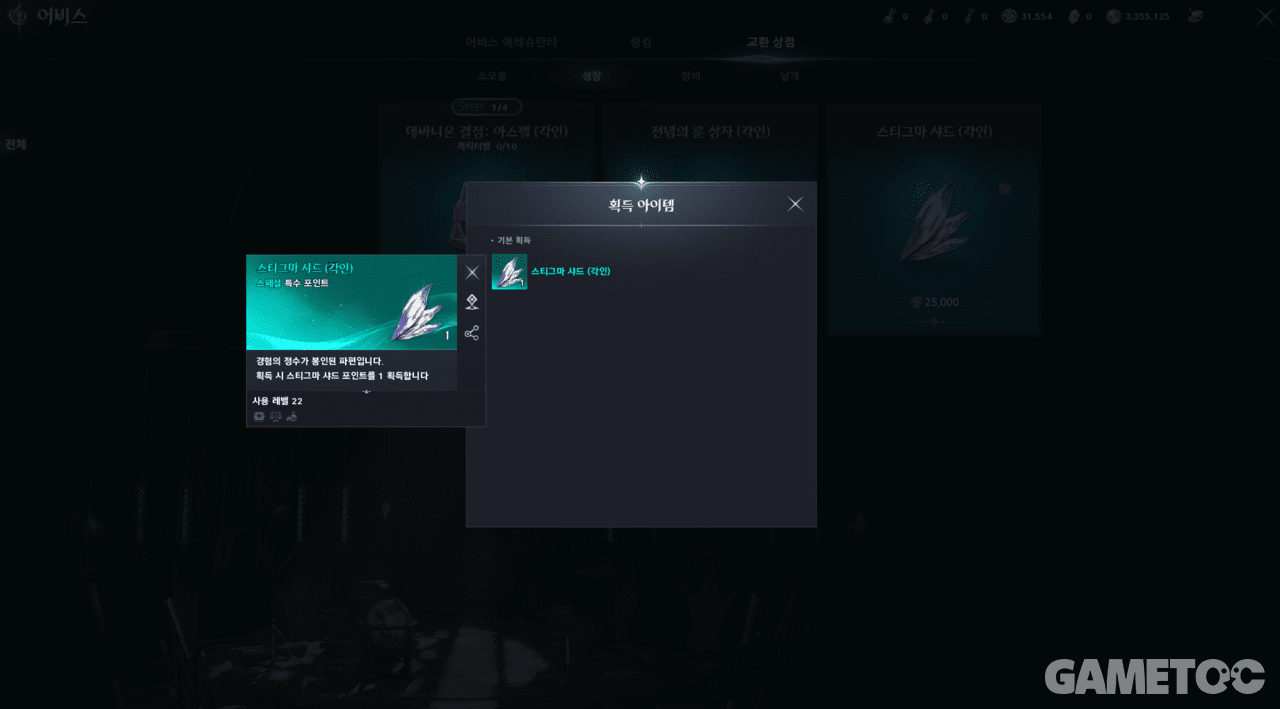Close the 스티그마 샤드 item tooltip
The height and width of the screenshot is (709, 1280).
click(472, 272)
